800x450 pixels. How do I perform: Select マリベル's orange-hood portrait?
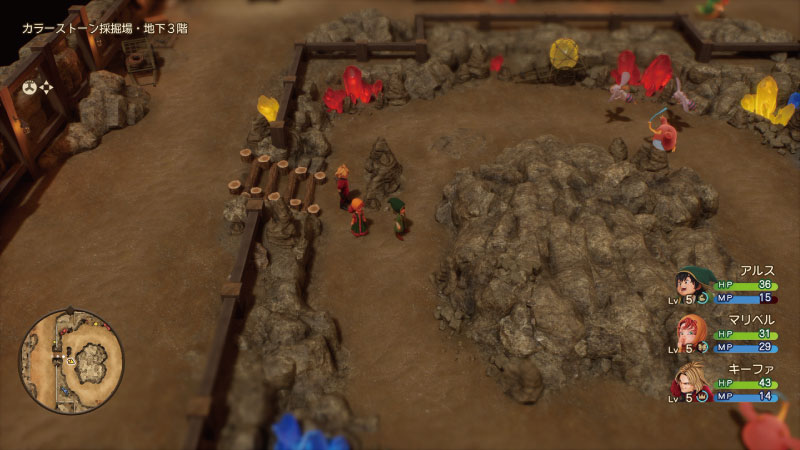(692, 332)
